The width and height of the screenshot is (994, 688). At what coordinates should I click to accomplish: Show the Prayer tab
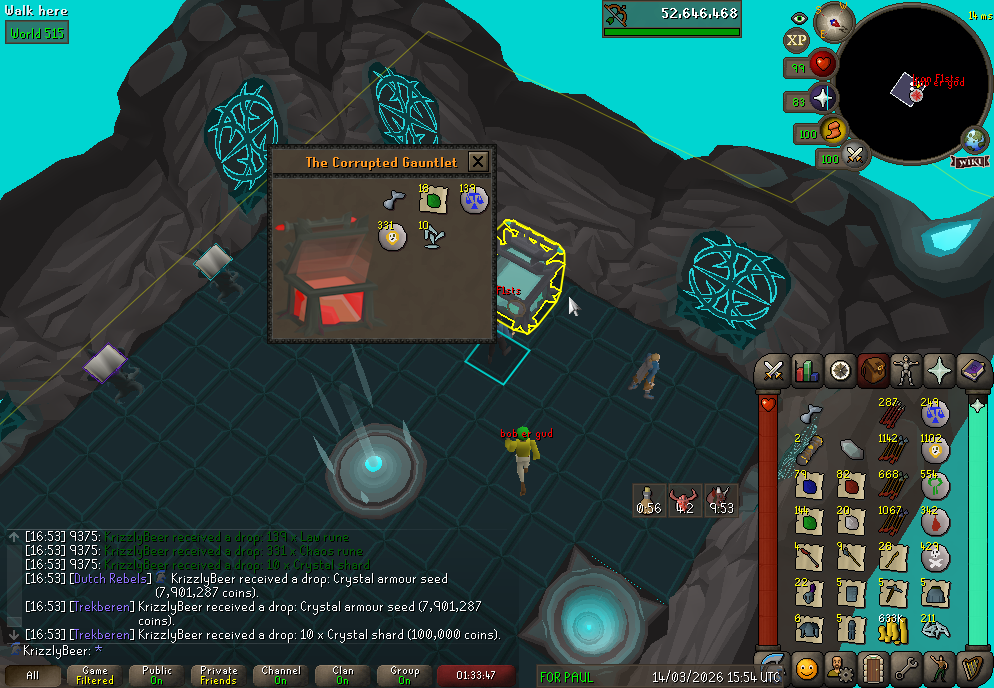point(940,371)
